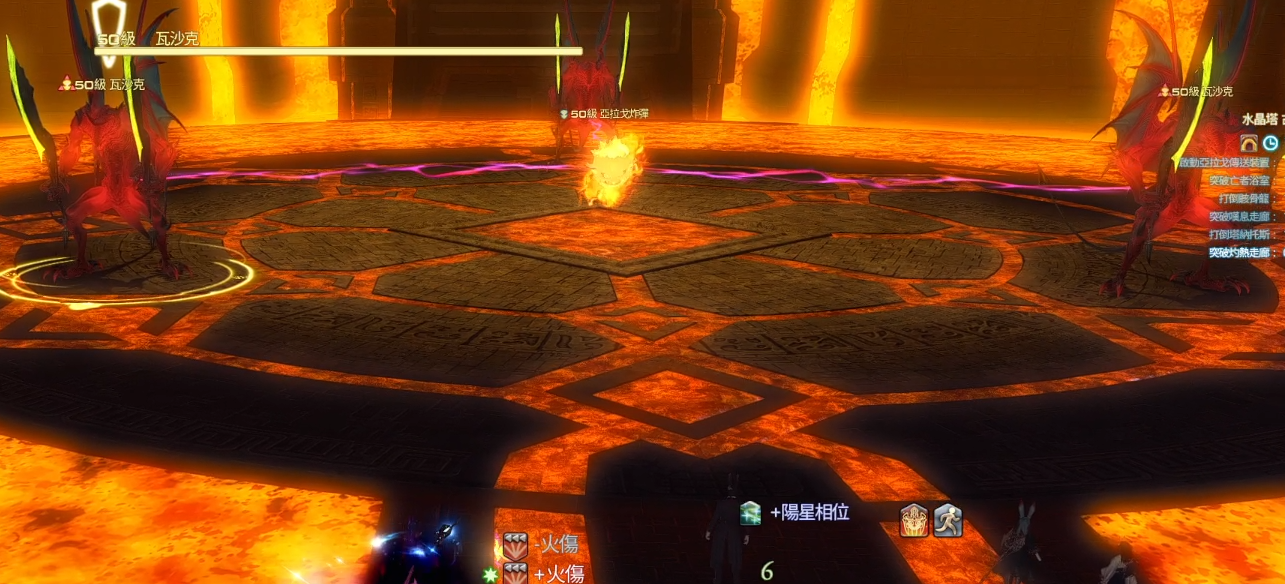Viewport: 1285px width, 584px height.
Task: Click the blue clock icon in duty list
Action: click(1271, 142)
